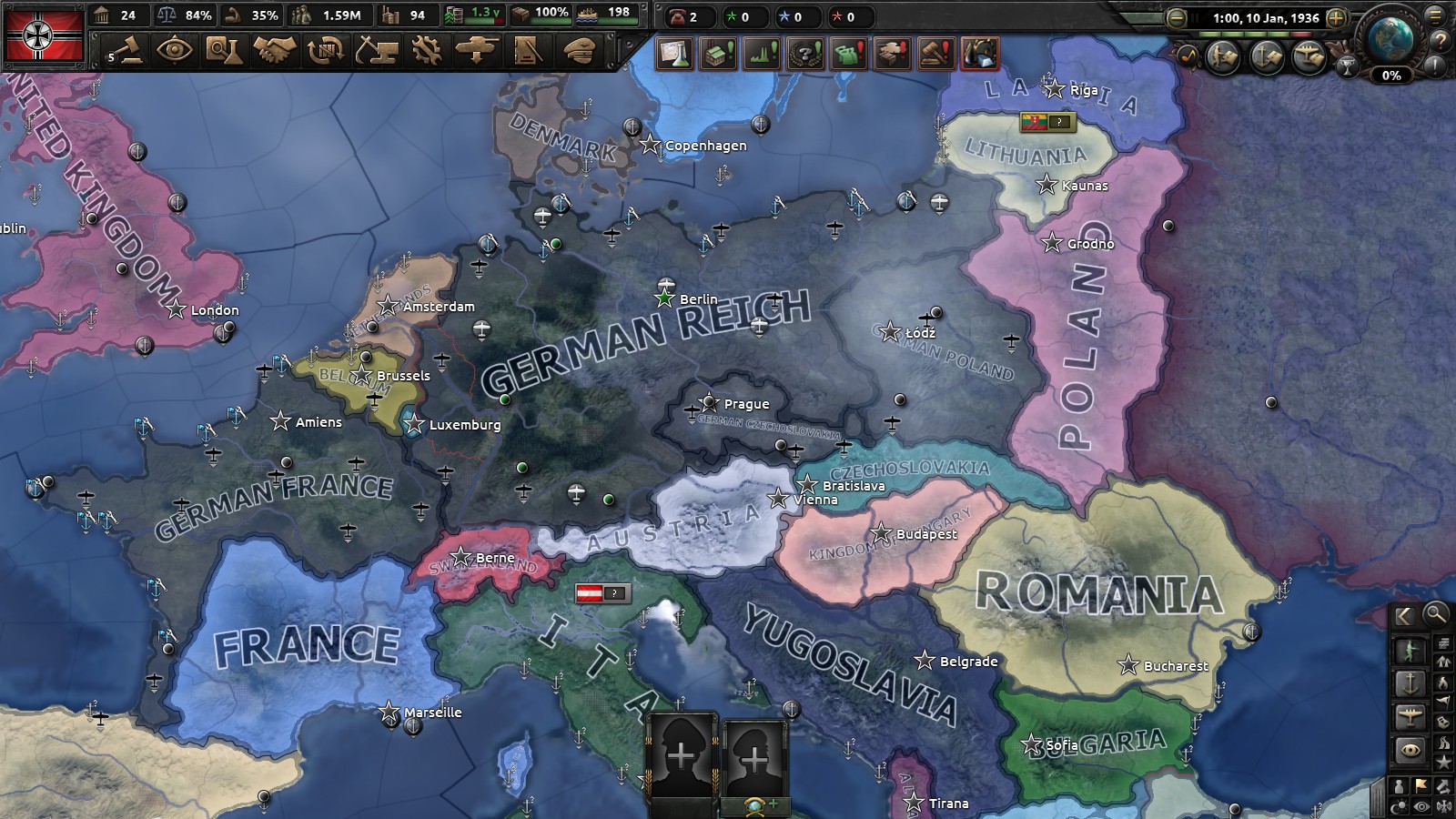The image size is (1456, 819).
Task: Increase game speed with plus button
Action: point(1336,18)
